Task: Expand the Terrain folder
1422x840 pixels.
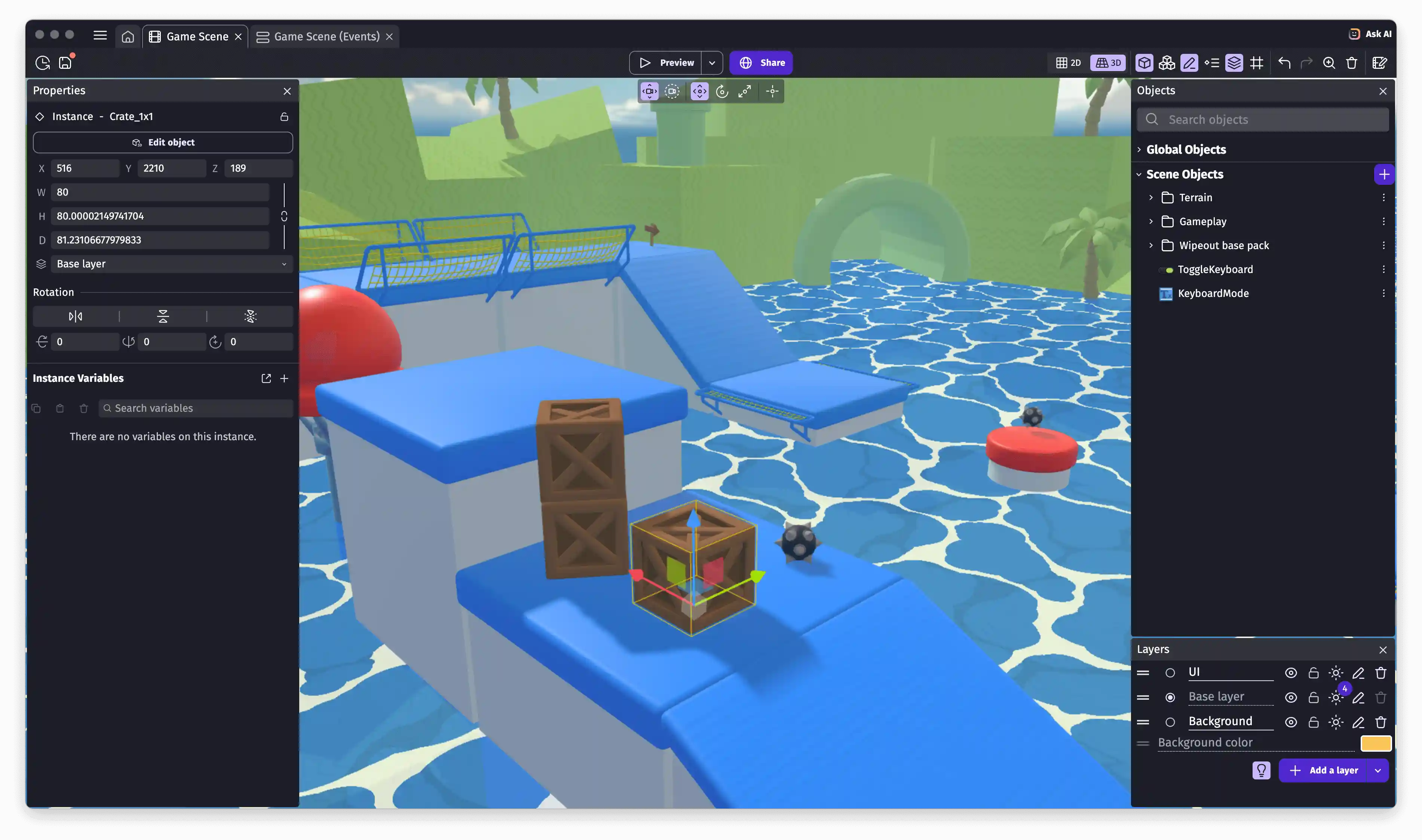Action: [1152, 197]
